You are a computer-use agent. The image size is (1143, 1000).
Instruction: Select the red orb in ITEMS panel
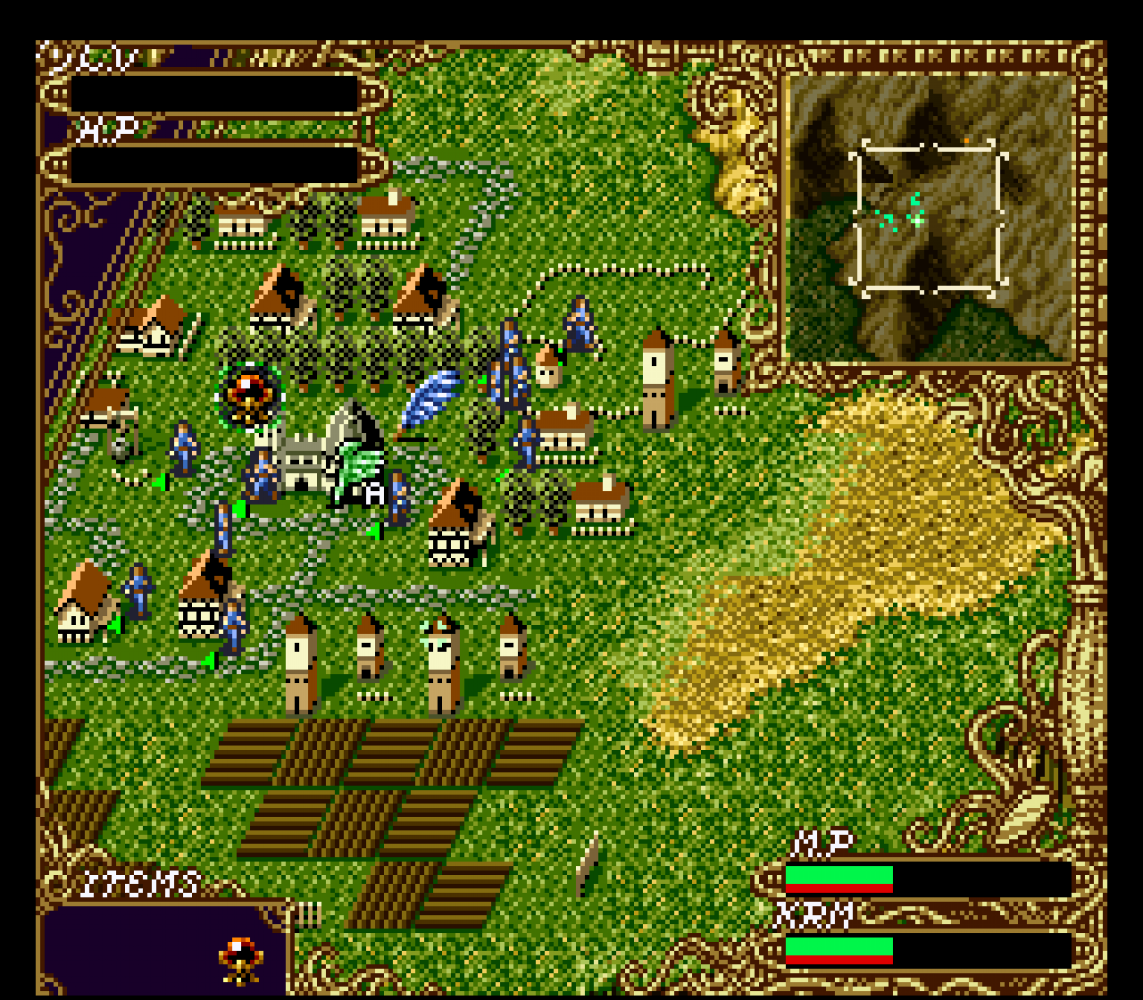241,959
